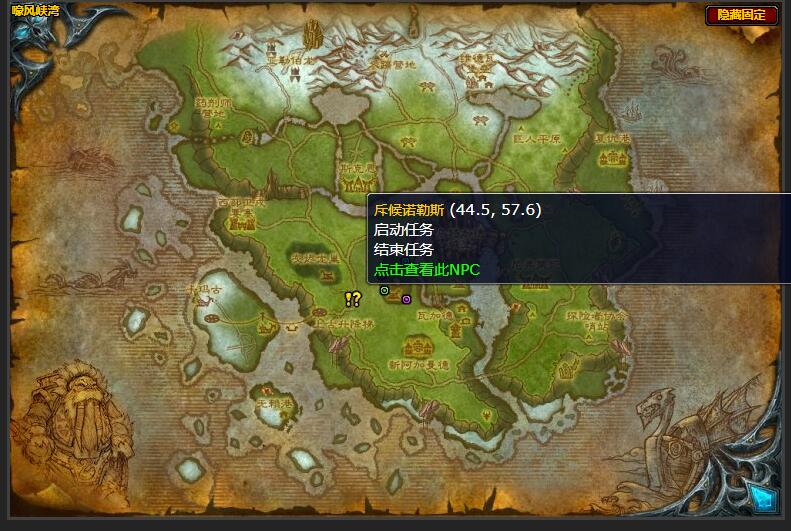Viewport: 791px width, 531px height.
Task: Select the yellow !? quest marker
Action: coord(352,298)
